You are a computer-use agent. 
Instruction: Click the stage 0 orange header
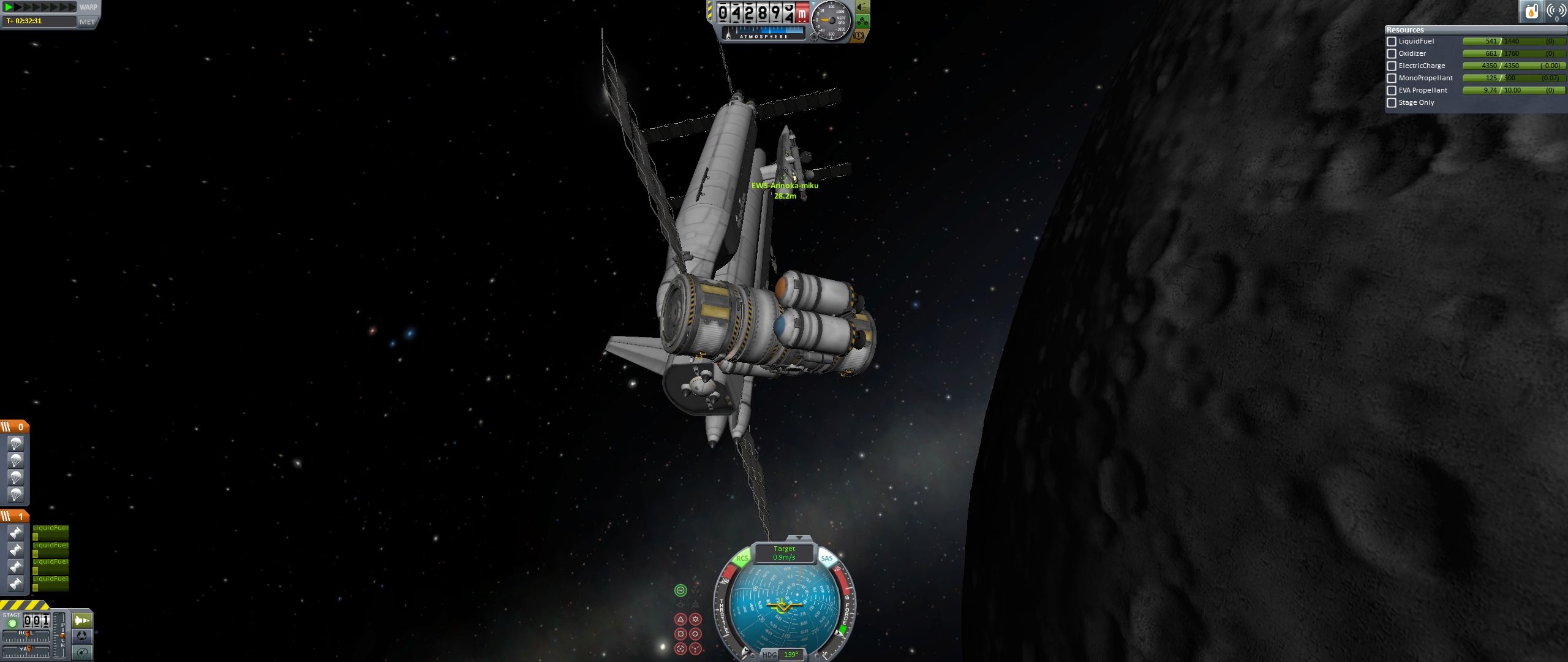click(x=15, y=427)
